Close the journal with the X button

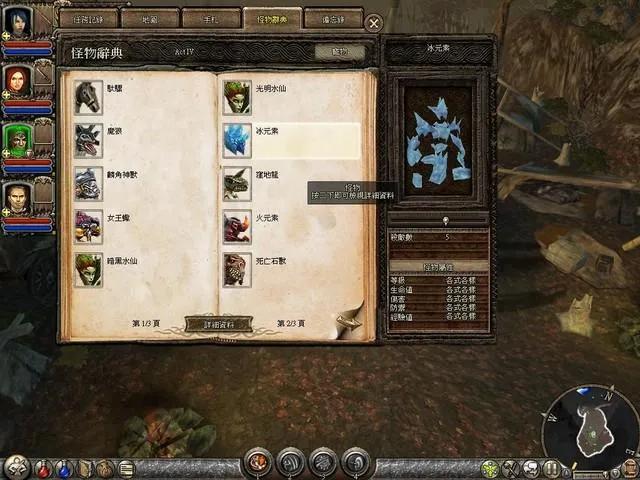tap(373, 22)
